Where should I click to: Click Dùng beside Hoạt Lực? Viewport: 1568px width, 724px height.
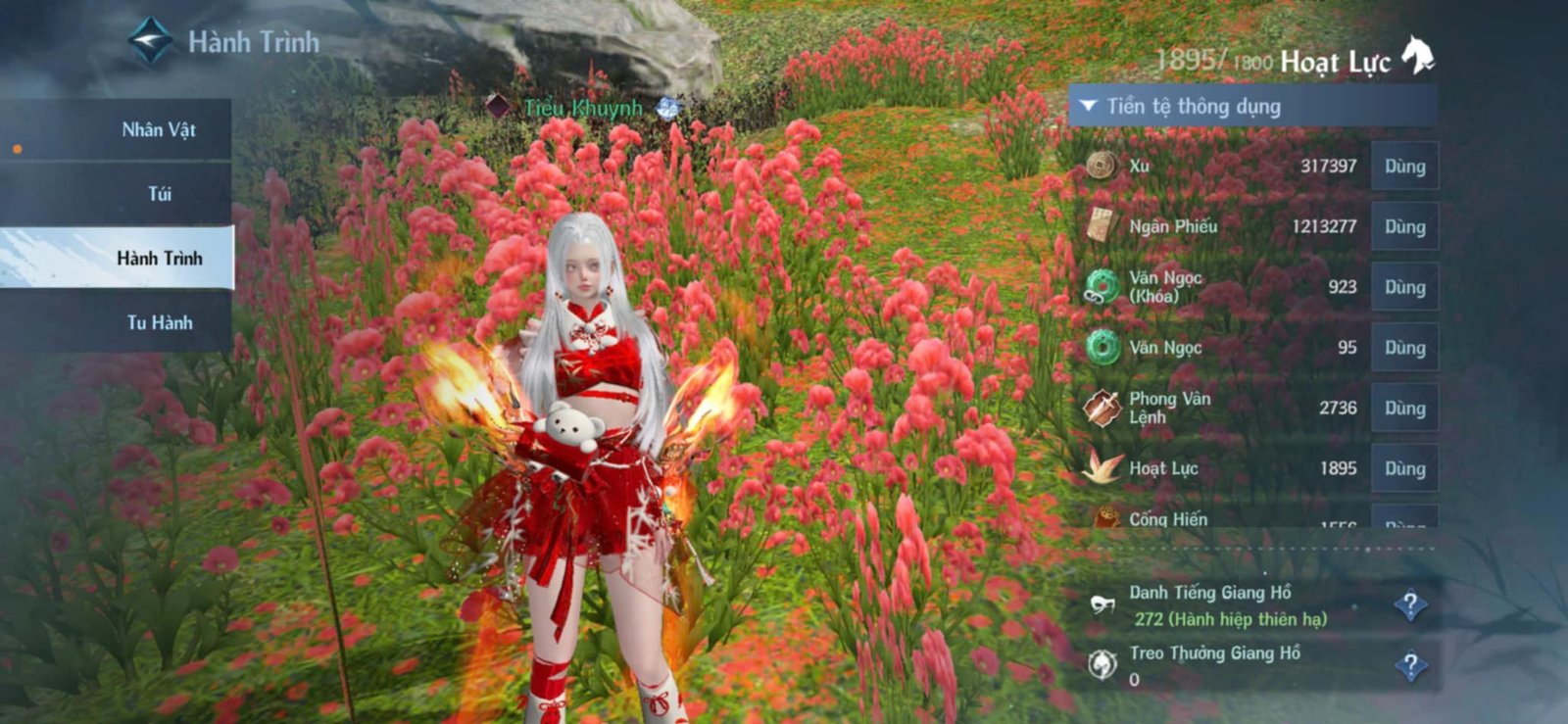tap(1404, 468)
